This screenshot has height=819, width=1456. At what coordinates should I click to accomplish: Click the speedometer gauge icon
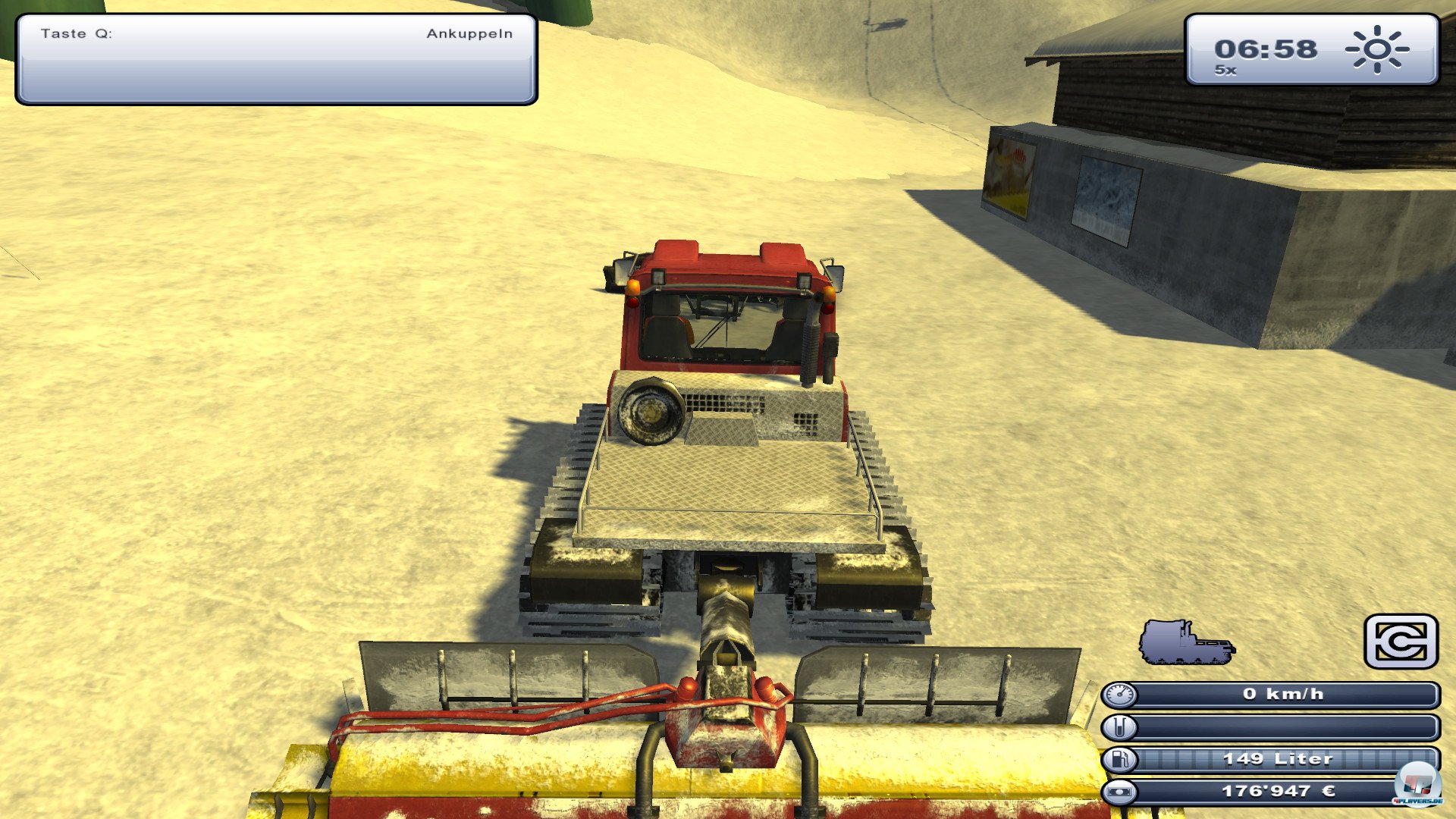click(x=1122, y=695)
